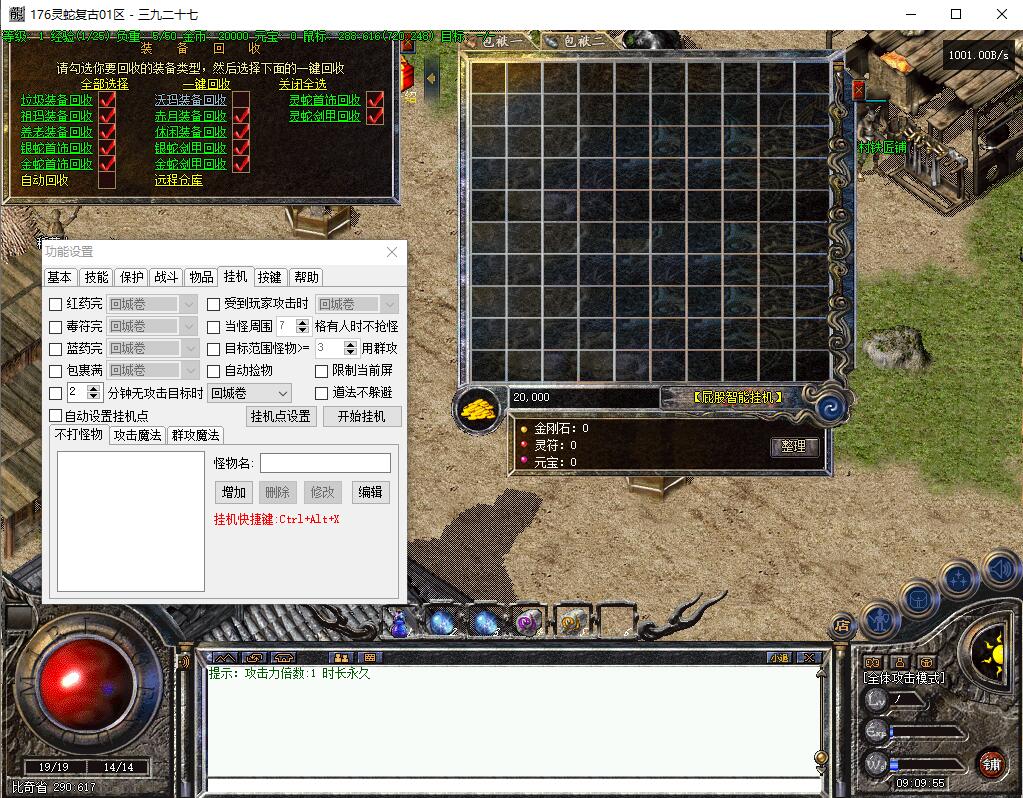Toggle the 红药完 checkbox
The image size is (1023, 798).
coord(56,304)
